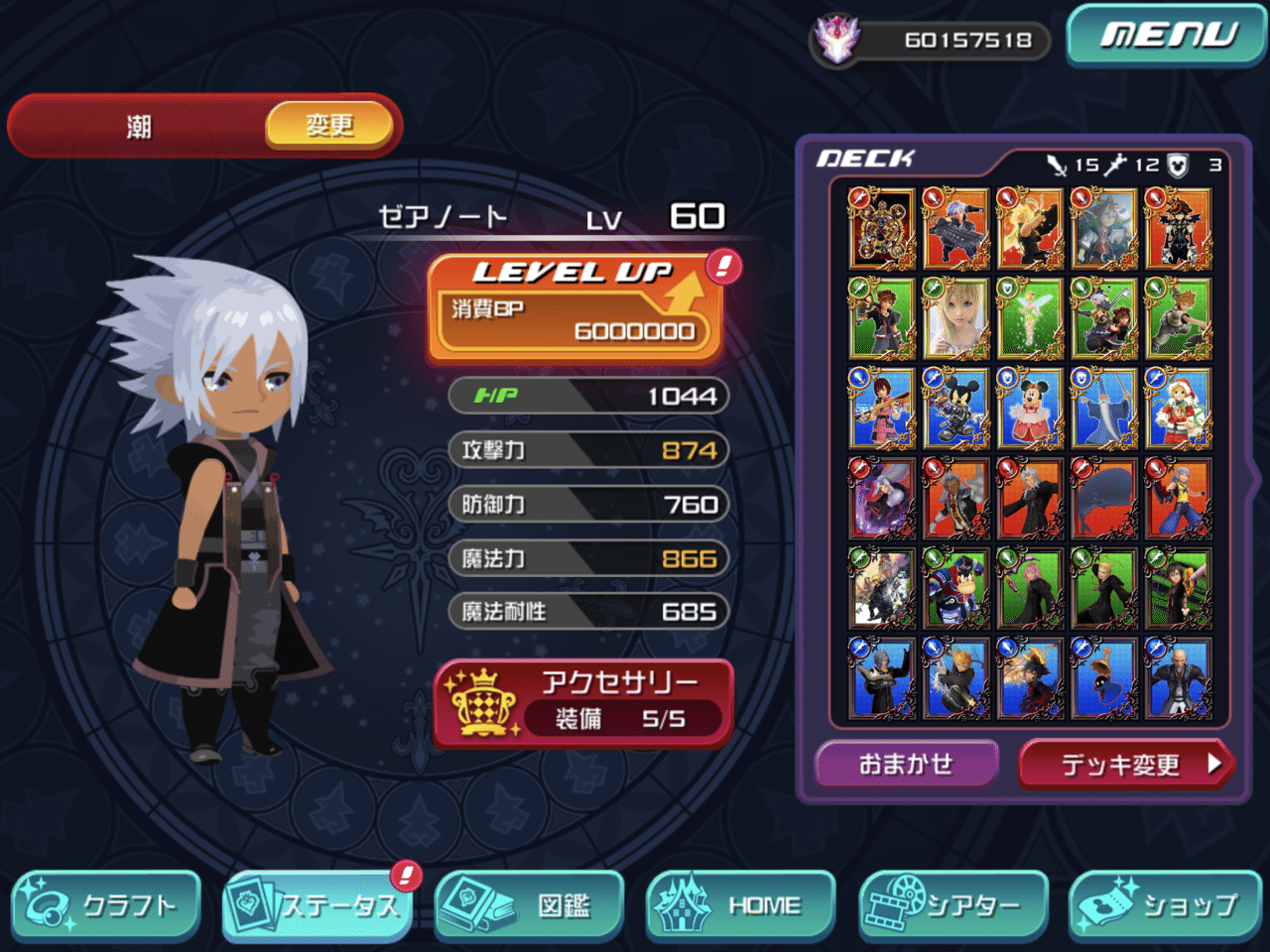Open the アクセサリー accessory equipment panel
This screenshot has width=1270, height=952.
583,702
